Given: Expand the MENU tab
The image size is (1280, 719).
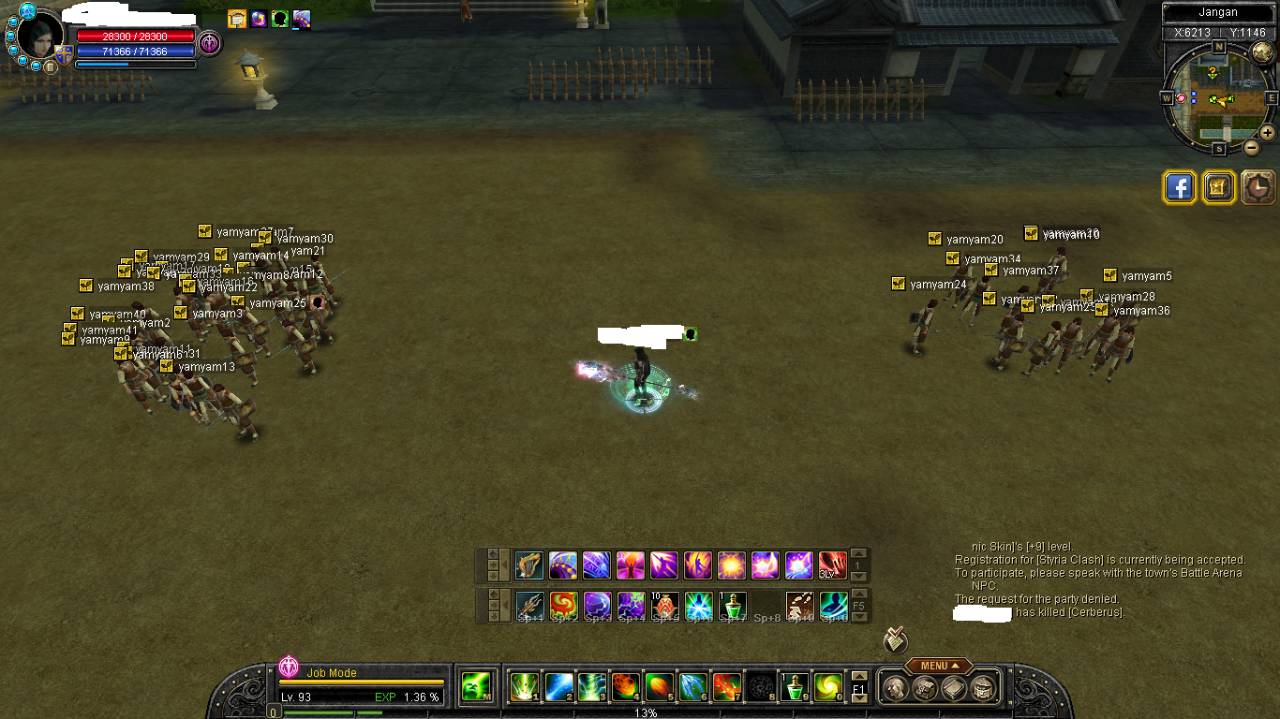Looking at the screenshot, I should [x=939, y=666].
